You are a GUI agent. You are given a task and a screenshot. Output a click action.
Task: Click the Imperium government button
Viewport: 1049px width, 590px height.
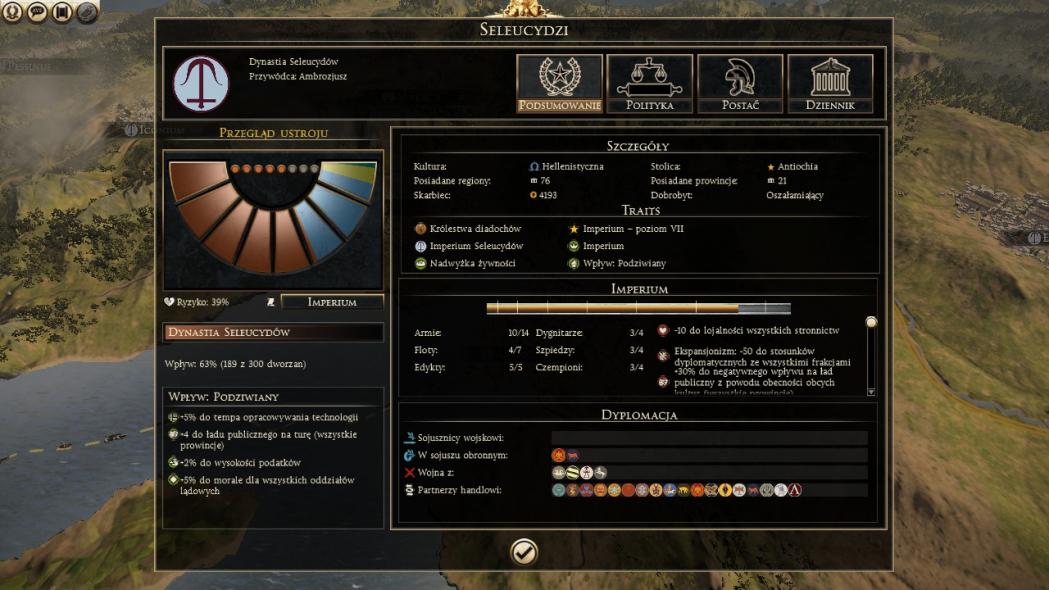coord(332,302)
